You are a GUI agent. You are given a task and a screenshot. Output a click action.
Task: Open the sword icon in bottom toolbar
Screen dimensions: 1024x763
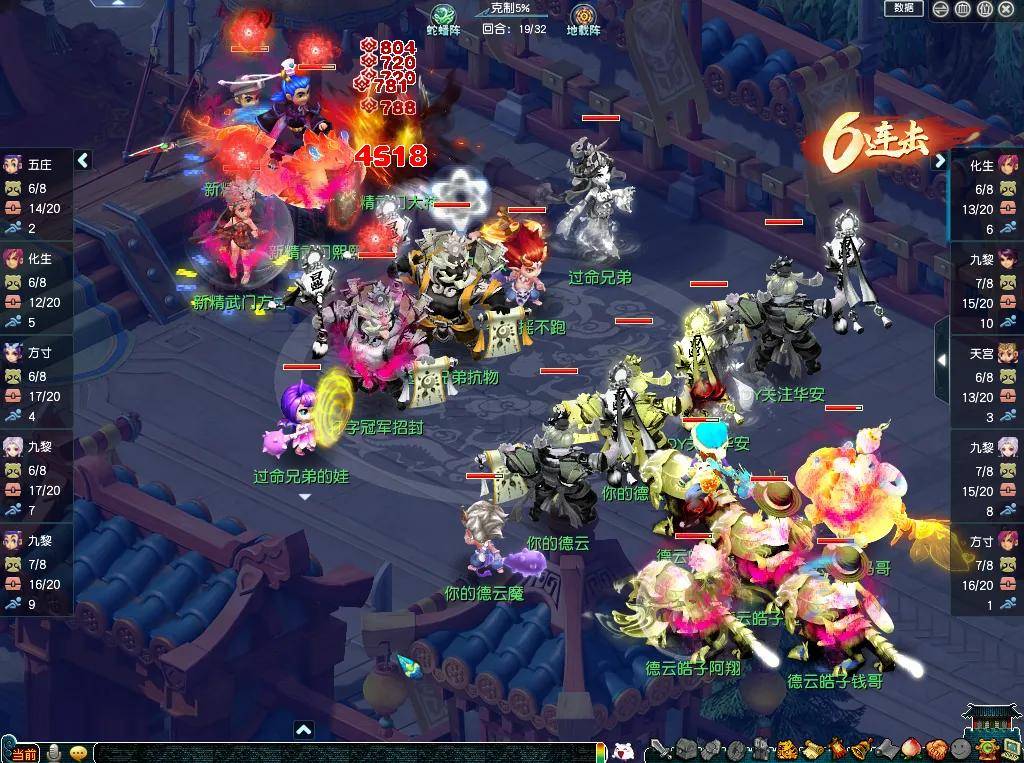(660, 749)
